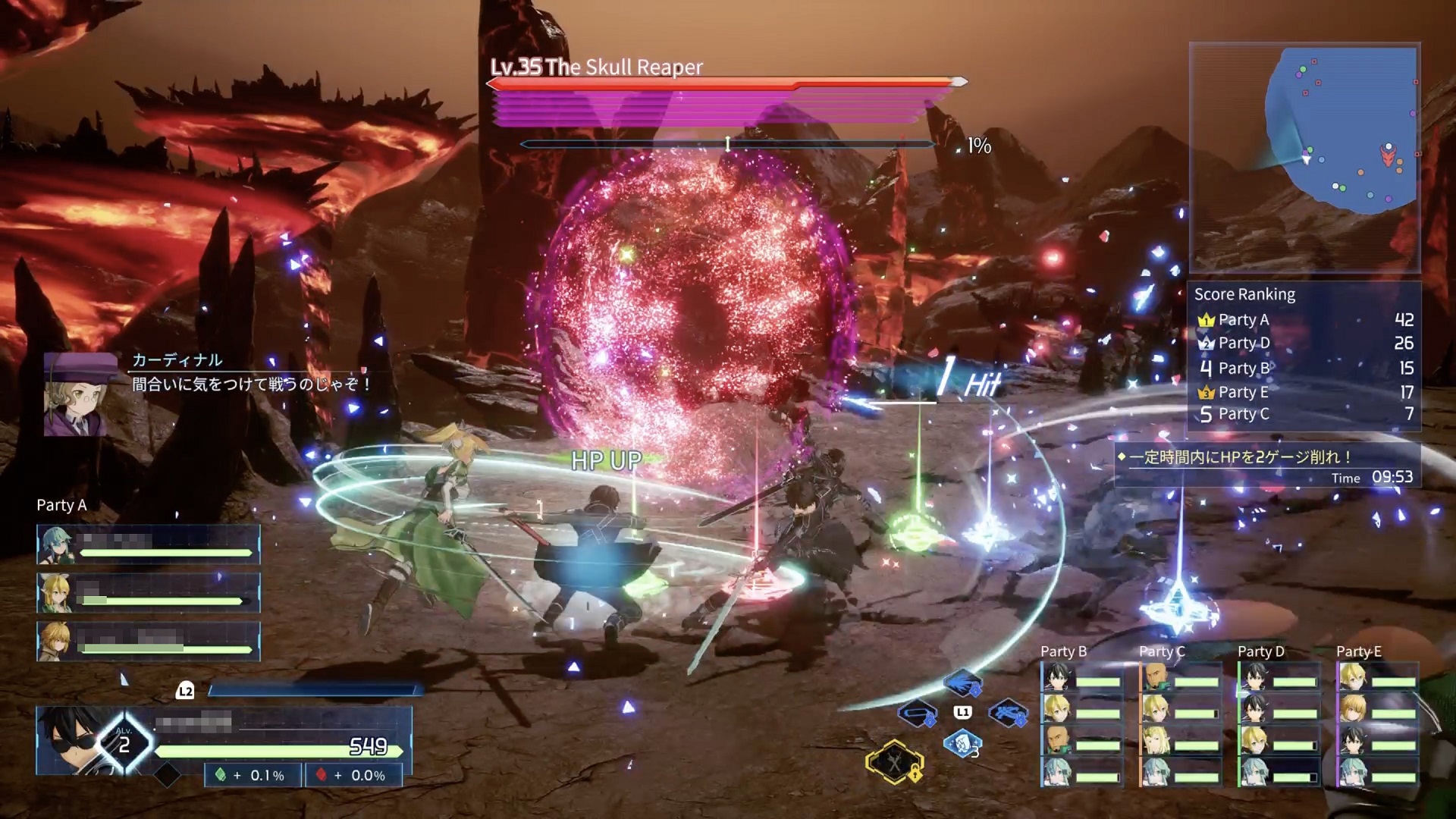Select the blue-haired member in Party E
This screenshot has width=1456, height=819.
pos(1351,771)
